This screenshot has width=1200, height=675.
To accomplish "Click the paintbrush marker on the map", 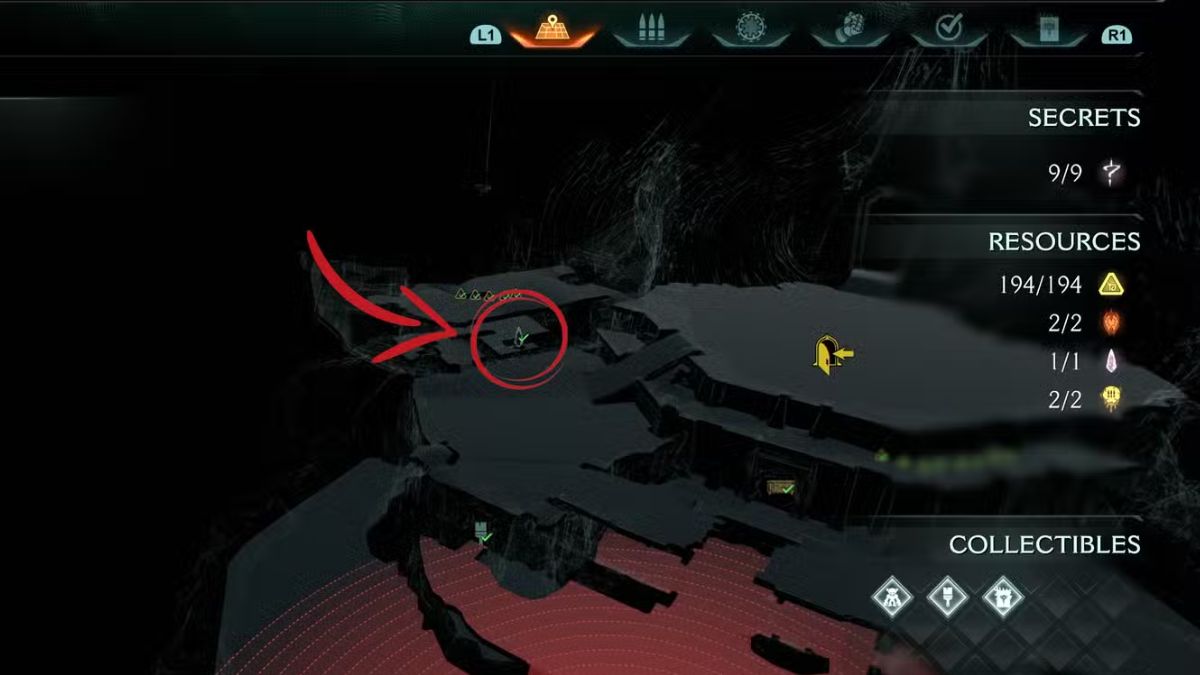I will pyautogui.click(x=482, y=531).
